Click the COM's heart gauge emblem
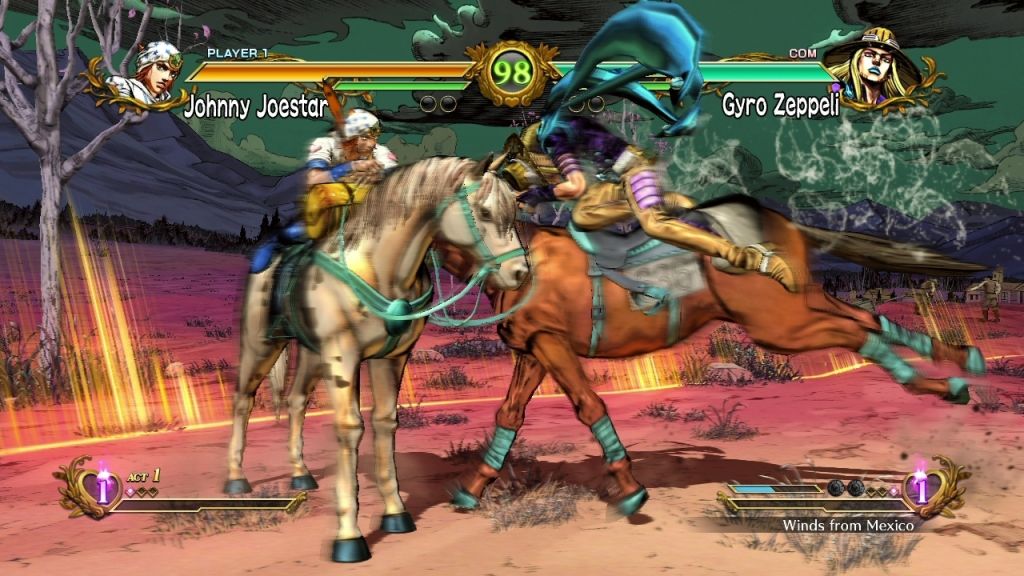 [921, 487]
